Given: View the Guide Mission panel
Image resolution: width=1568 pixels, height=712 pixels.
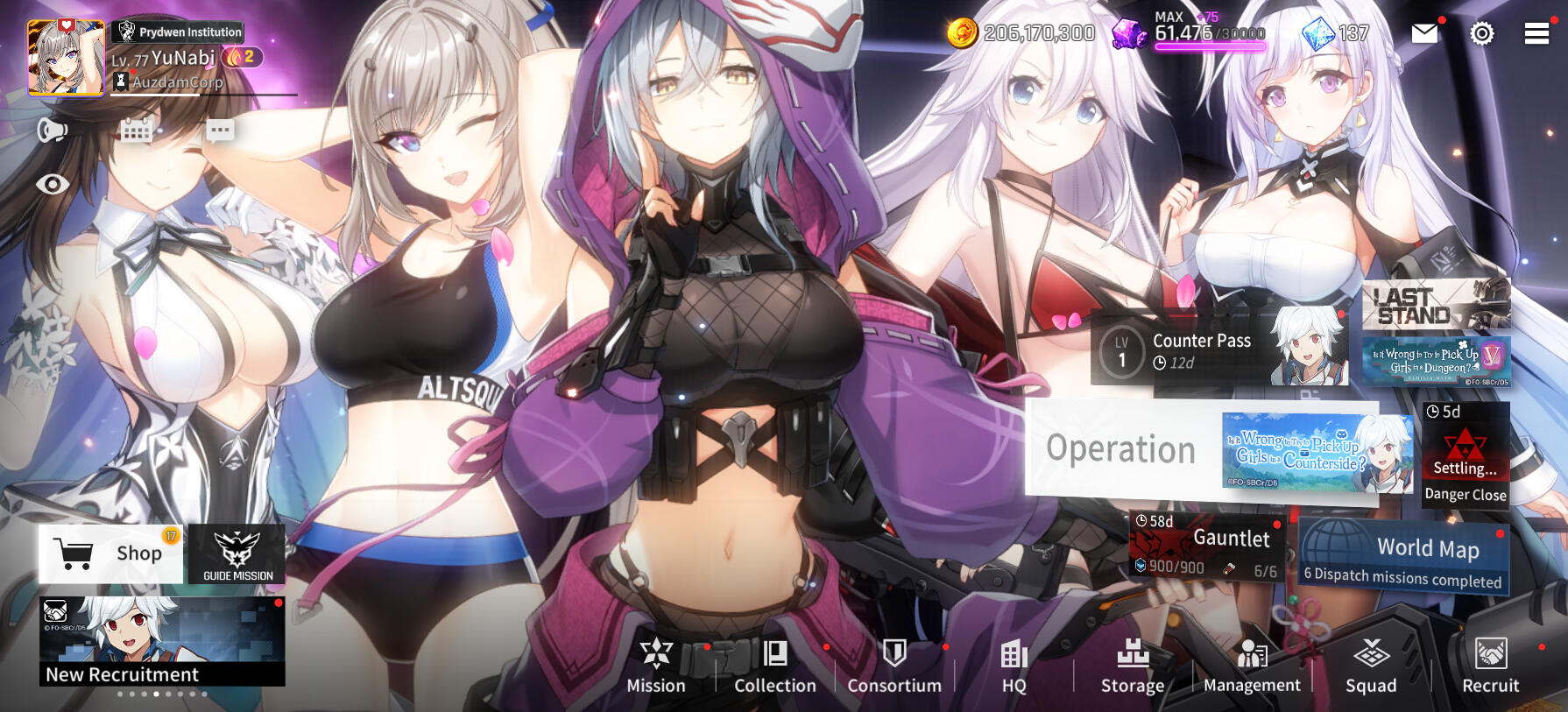Looking at the screenshot, I should tap(237, 554).
